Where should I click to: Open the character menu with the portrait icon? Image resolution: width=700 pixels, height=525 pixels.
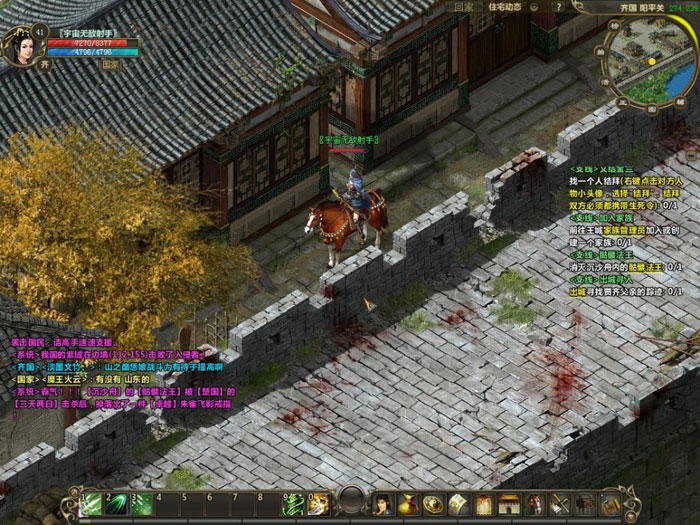tap(383, 504)
